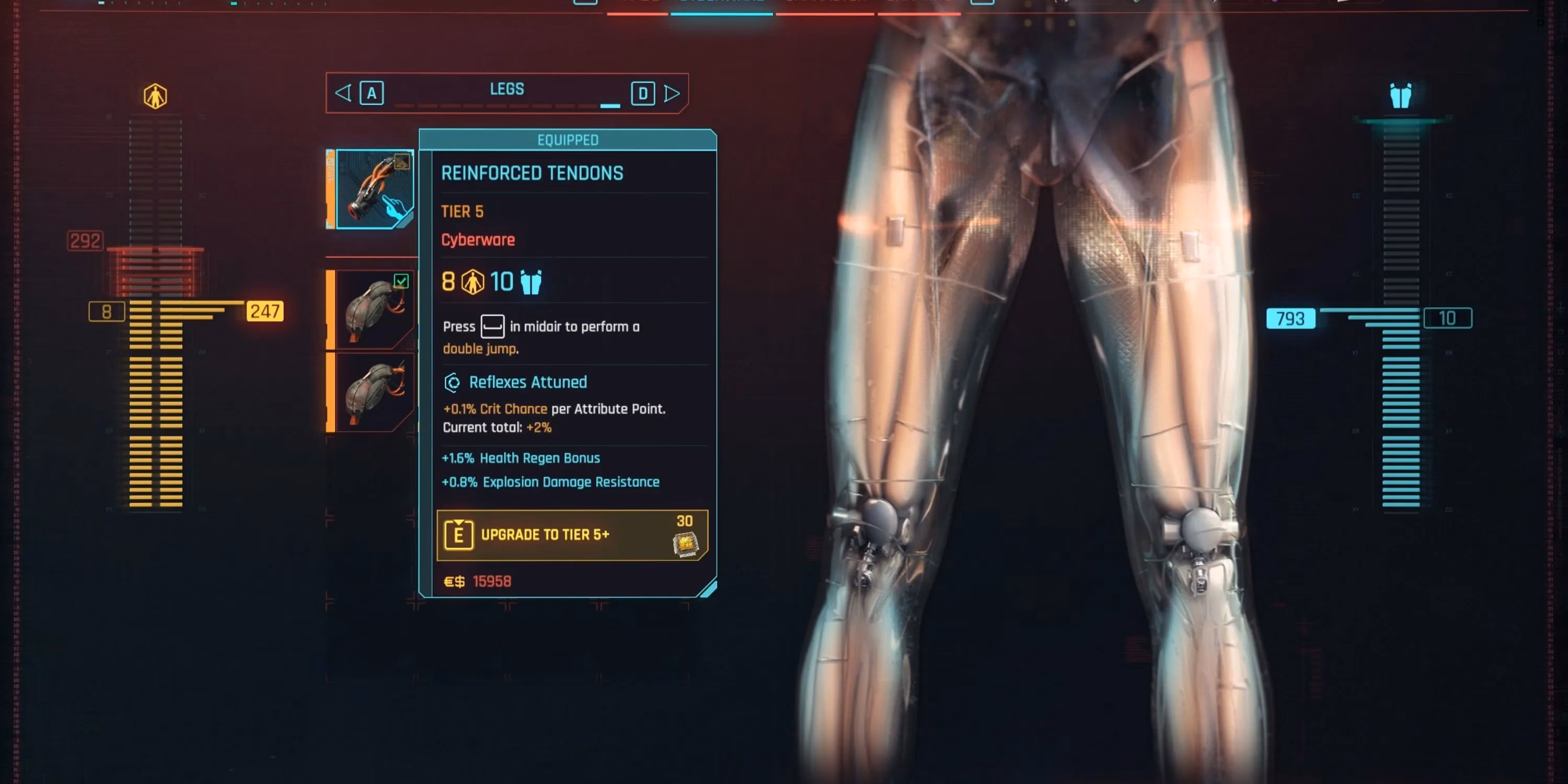Toggle the green checkmark on second leg implant
Viewport: 1568px width, 784px height.
[402, 280]
